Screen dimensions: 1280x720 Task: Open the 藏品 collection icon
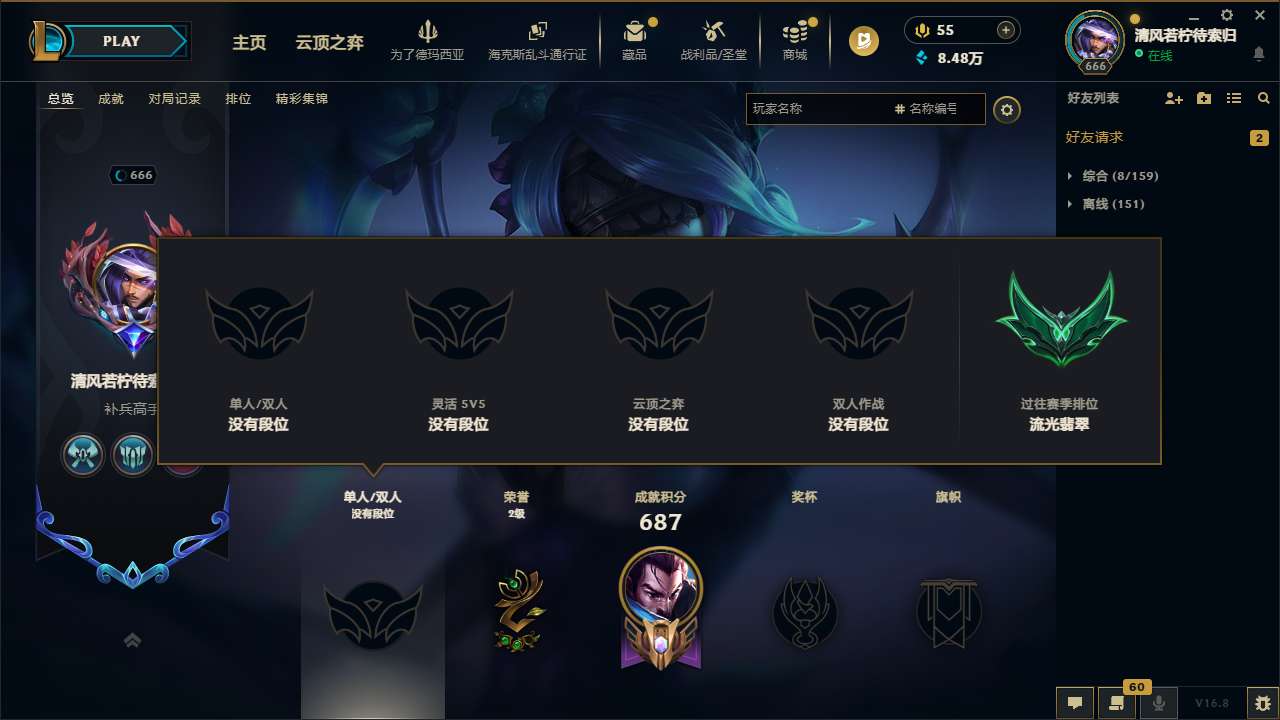[634, 40]
